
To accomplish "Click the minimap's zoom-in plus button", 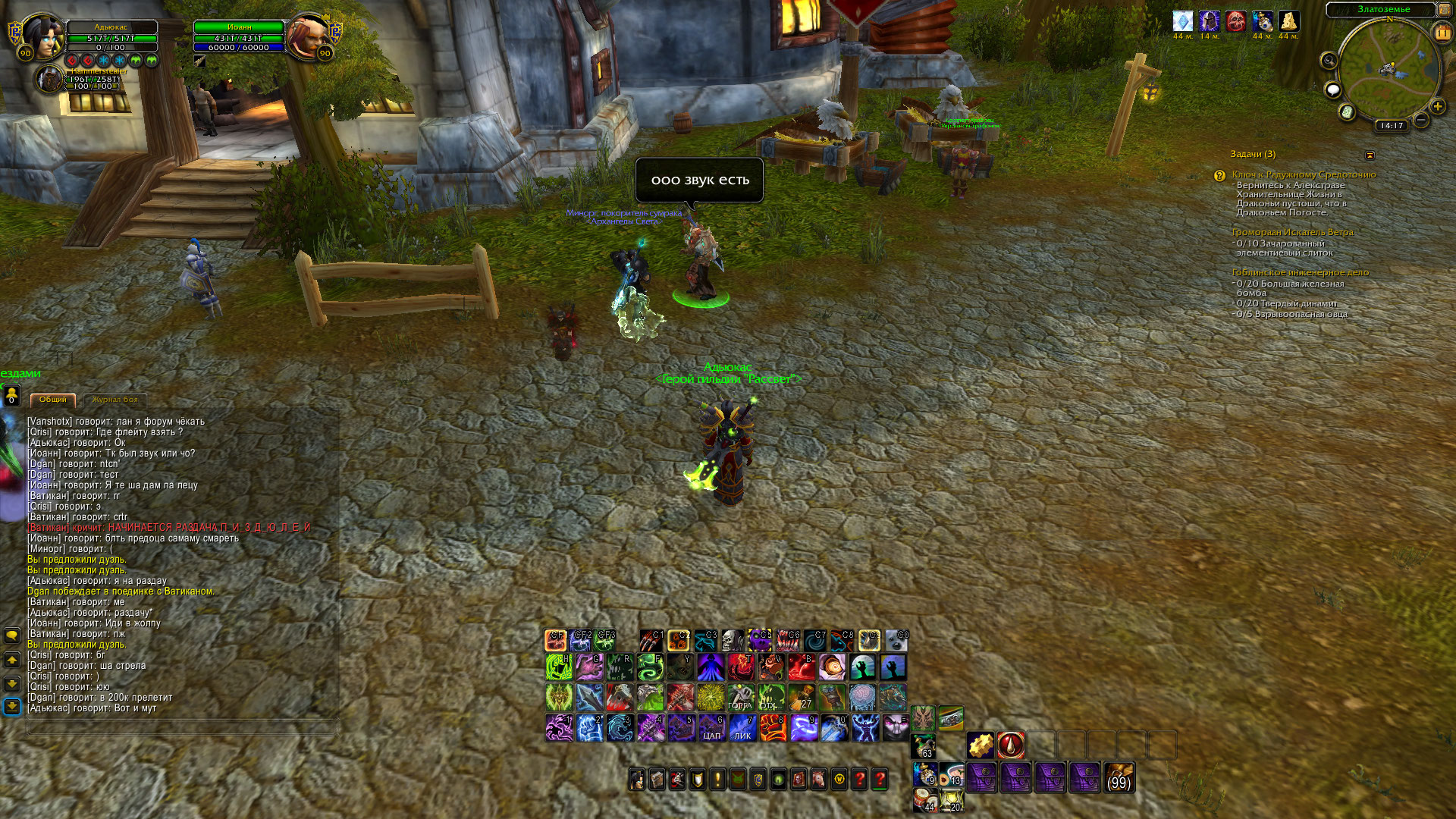I will (1437, 107).
